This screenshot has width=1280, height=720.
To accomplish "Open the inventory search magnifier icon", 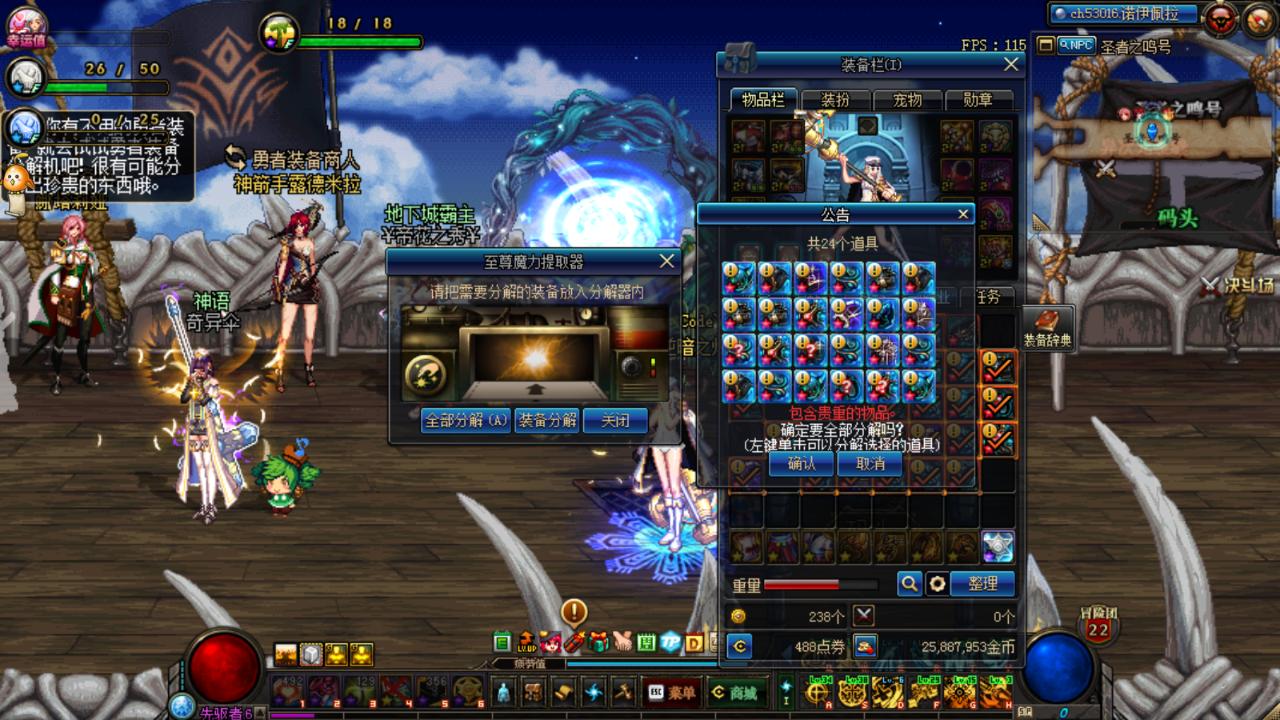I will (x=910, y=583).
